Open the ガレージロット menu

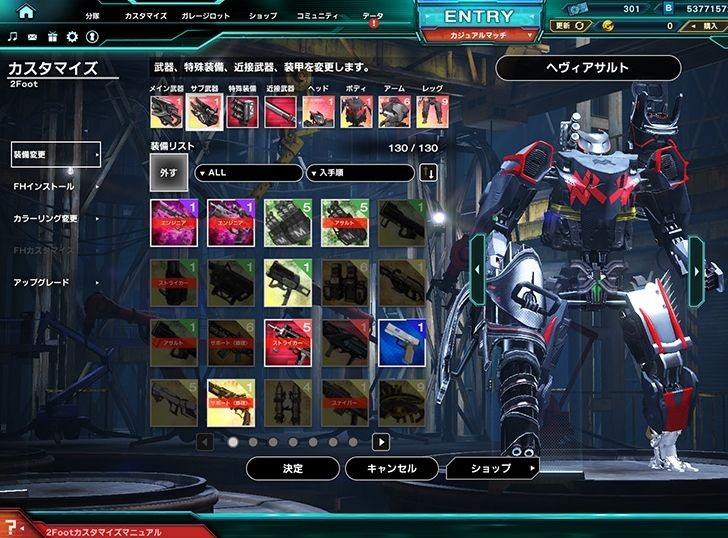tap(205, 16)
